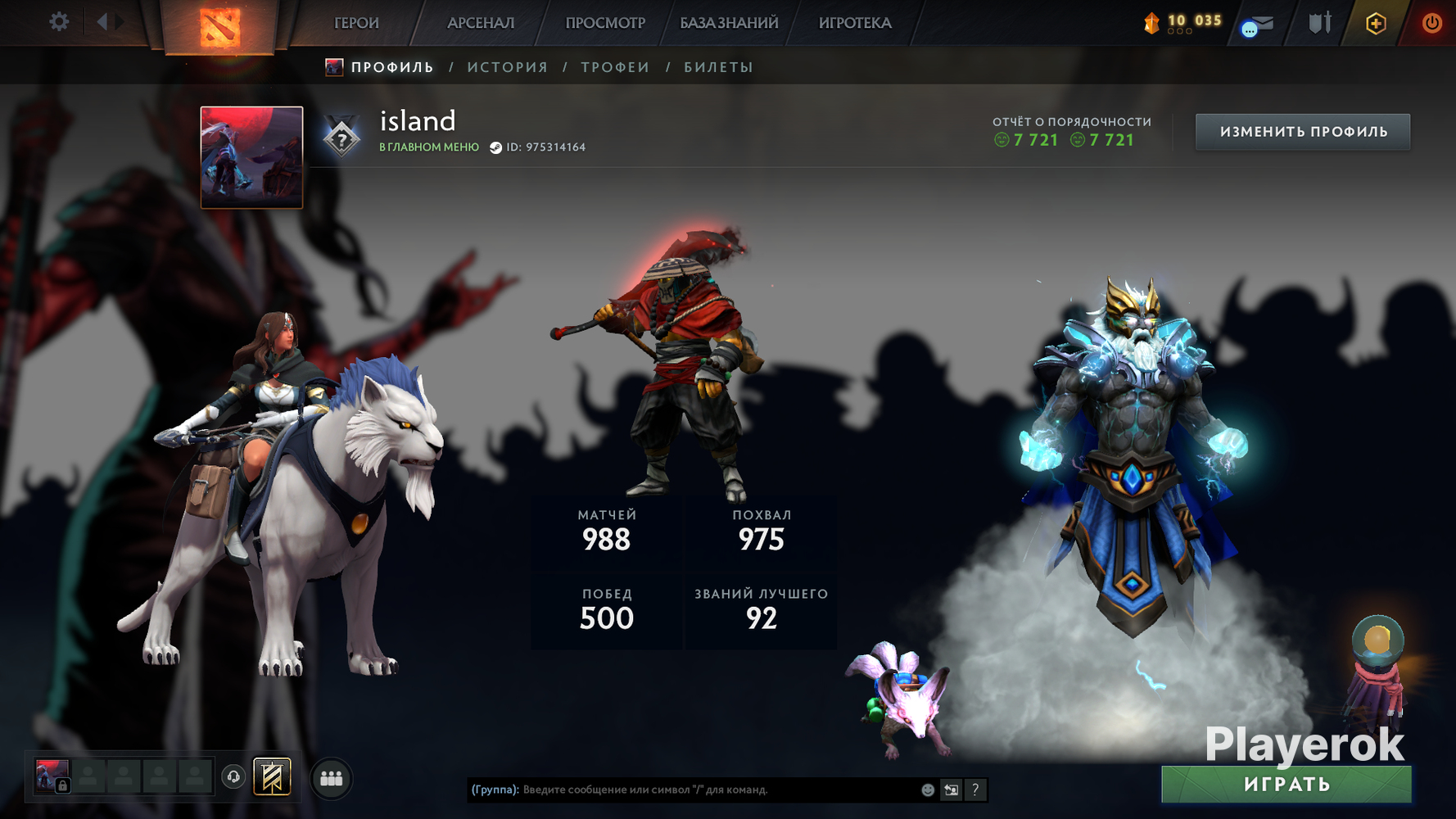Click the chat help question mark
The width and height of the screenshot is (1456, 819).
tap(975, 790)
